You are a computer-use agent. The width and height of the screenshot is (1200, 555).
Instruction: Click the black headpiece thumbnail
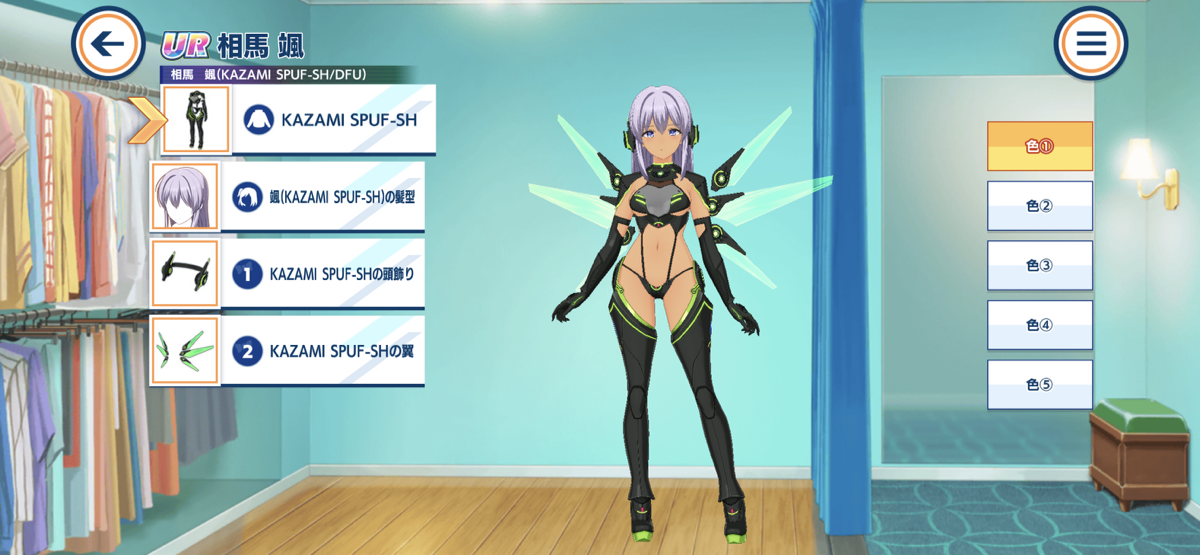coord(184,273)
